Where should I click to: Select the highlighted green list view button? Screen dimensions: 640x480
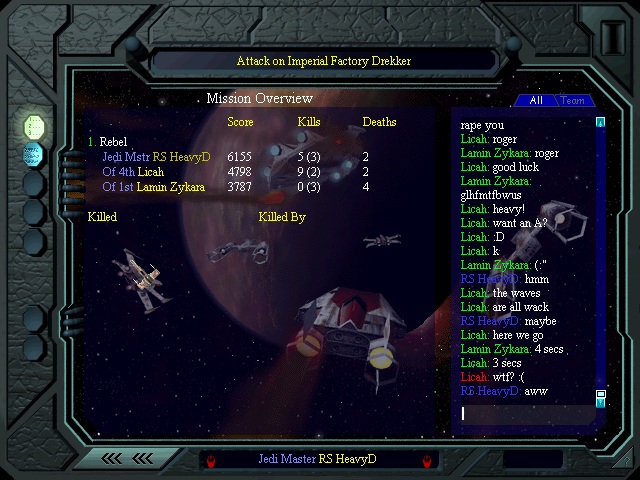pyautogui.click(x=35, y=126)
